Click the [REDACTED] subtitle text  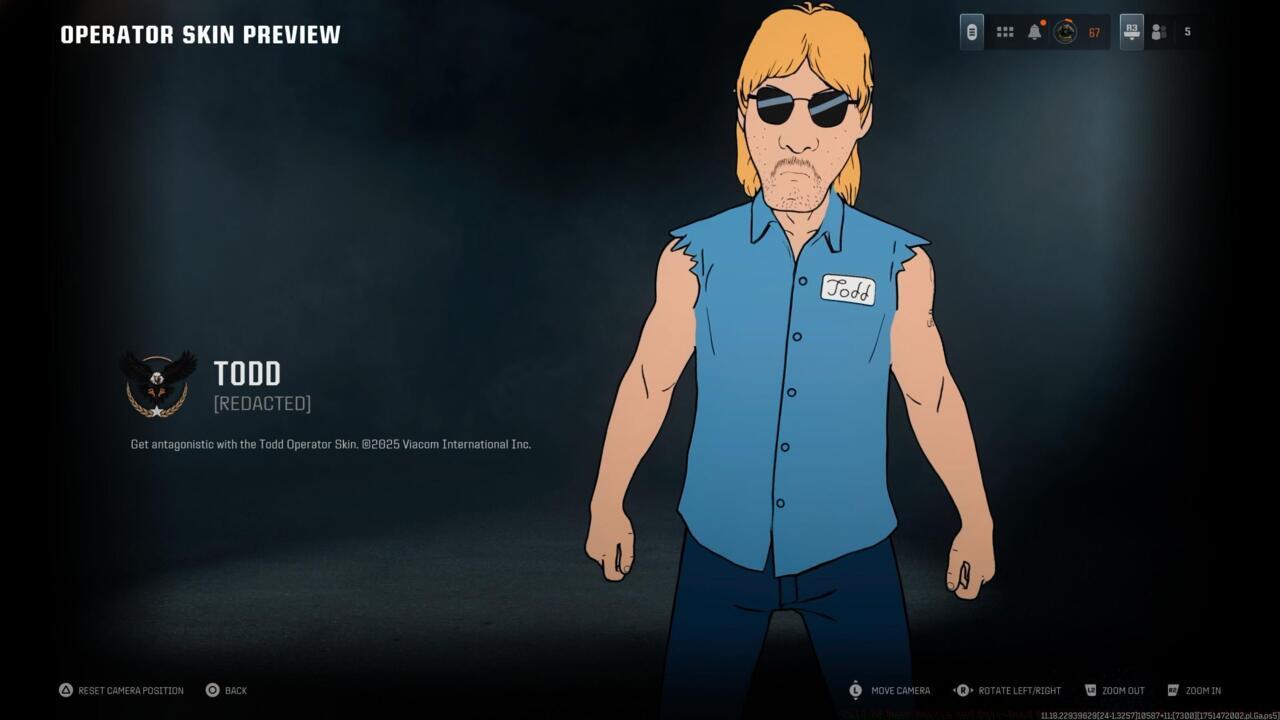(x=262, y=403)
